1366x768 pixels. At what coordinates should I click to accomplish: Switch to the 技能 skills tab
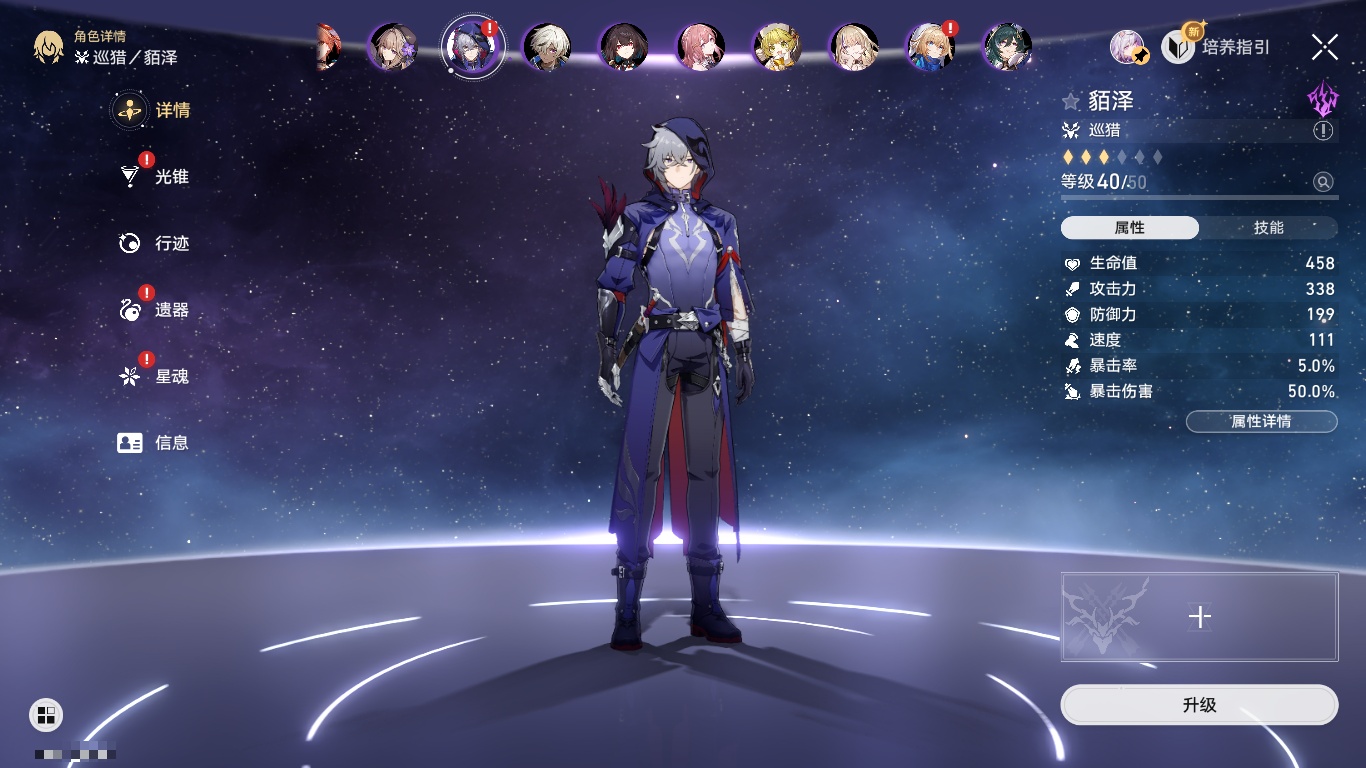[x=1268, y=228]
